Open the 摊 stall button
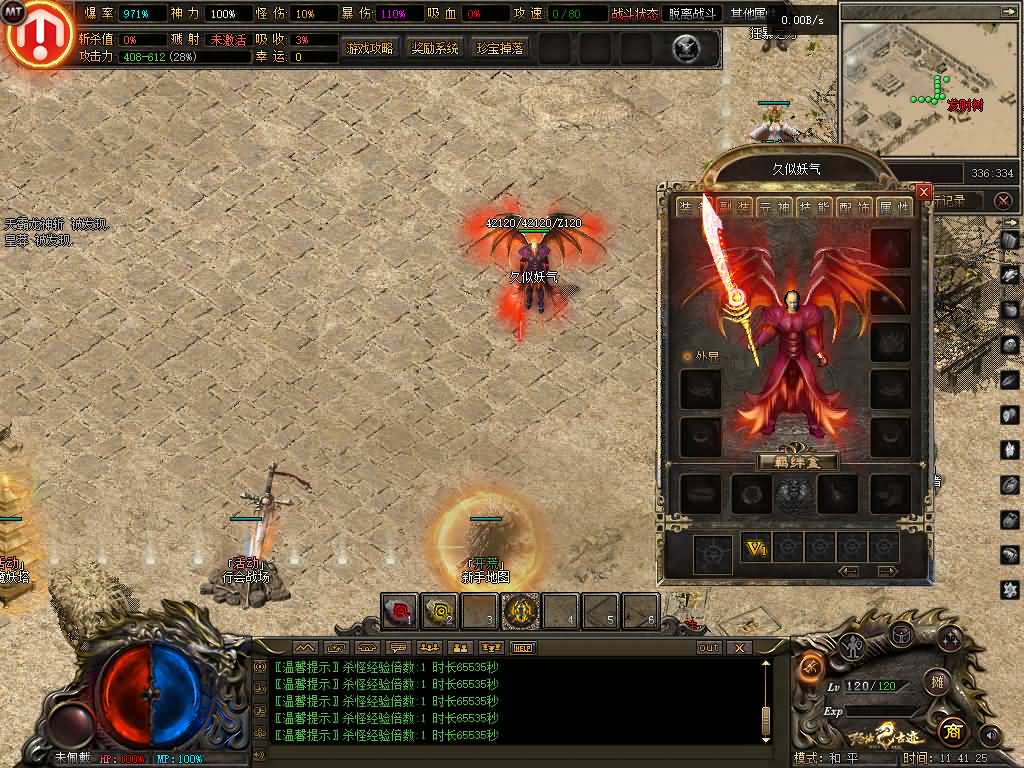Viewport: 1024px width, 768px height. tap(936, 682)
